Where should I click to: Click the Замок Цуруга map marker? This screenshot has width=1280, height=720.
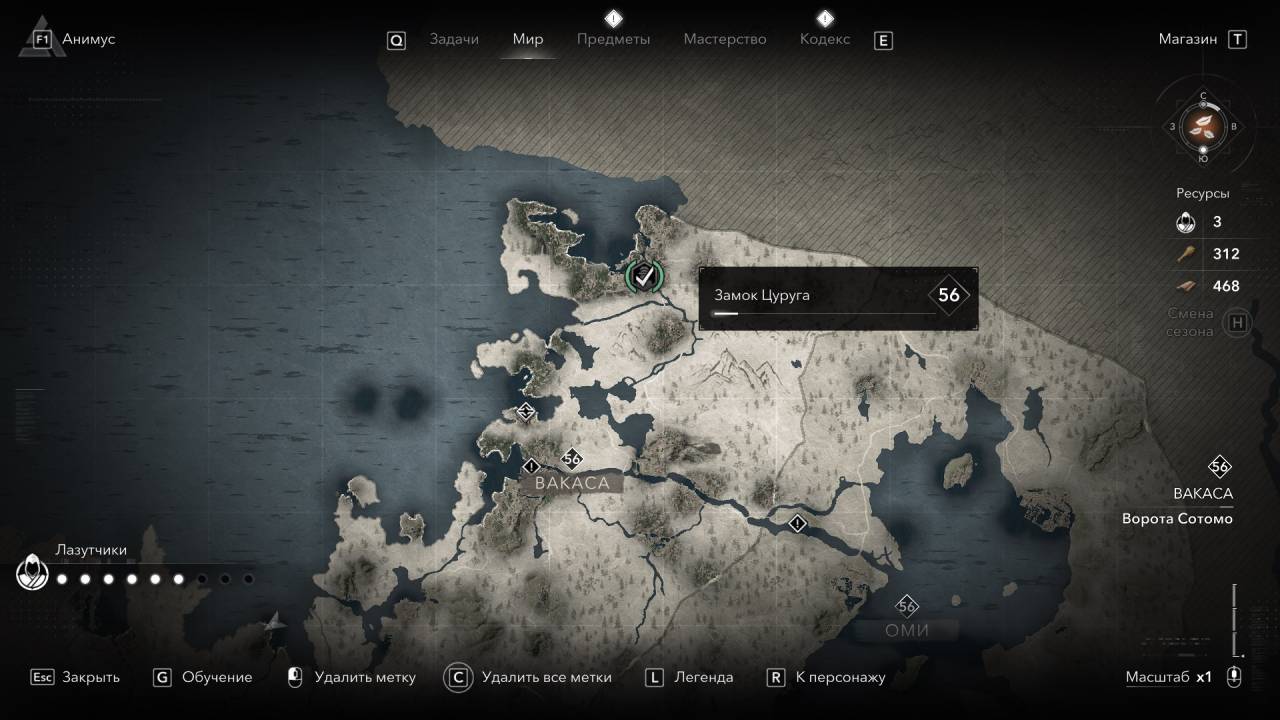pos(643,275)
